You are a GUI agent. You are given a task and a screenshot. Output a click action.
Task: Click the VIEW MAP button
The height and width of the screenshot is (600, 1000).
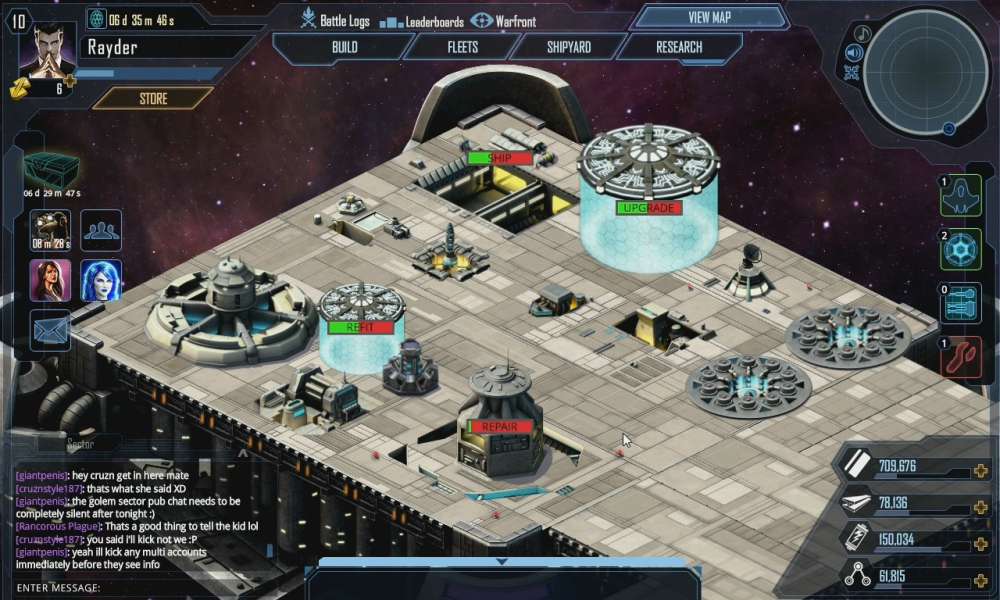(x=710, y=17)
